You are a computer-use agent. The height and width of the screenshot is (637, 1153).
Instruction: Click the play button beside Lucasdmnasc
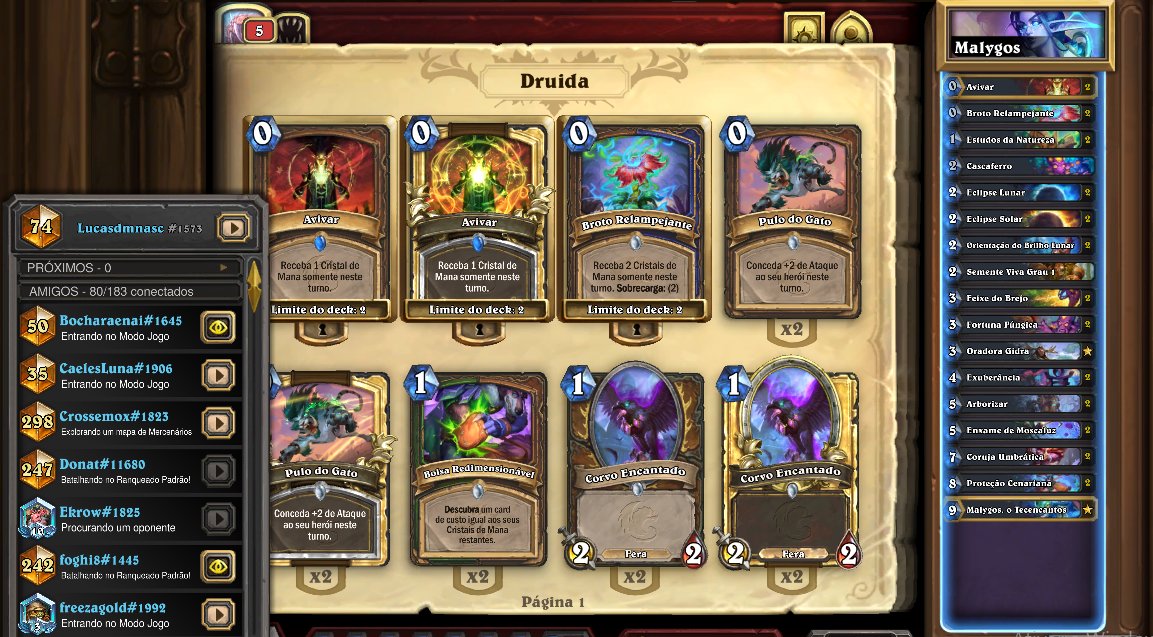coord(233,229)
